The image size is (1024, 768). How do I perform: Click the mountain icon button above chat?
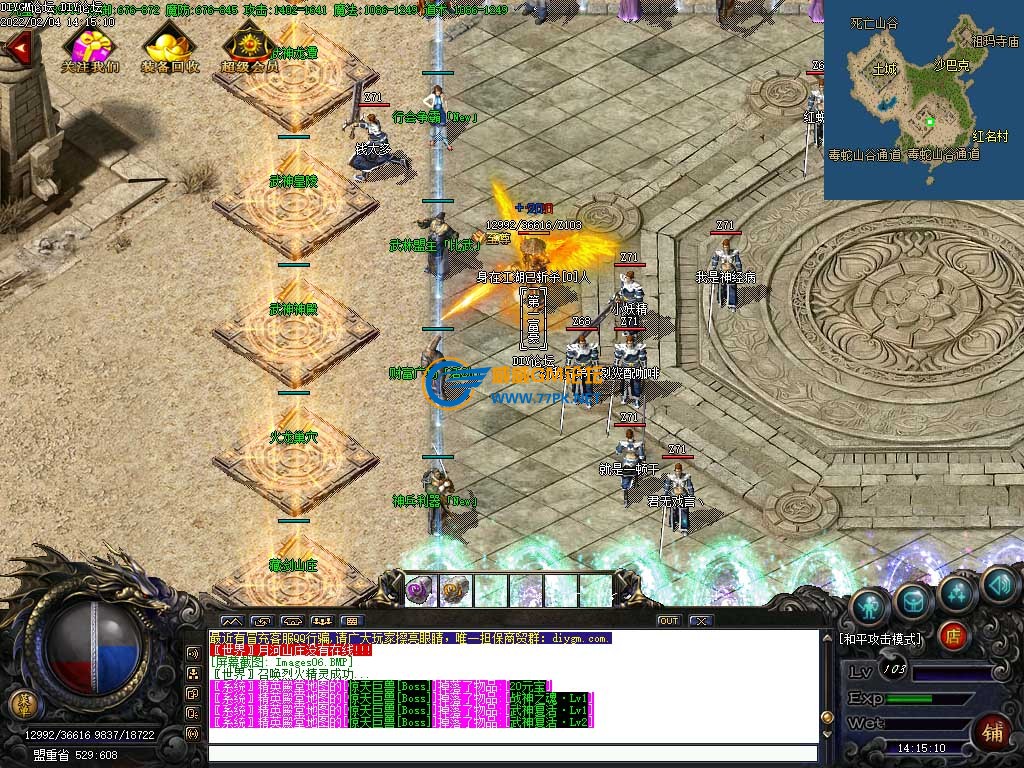(x=231, y=621)
